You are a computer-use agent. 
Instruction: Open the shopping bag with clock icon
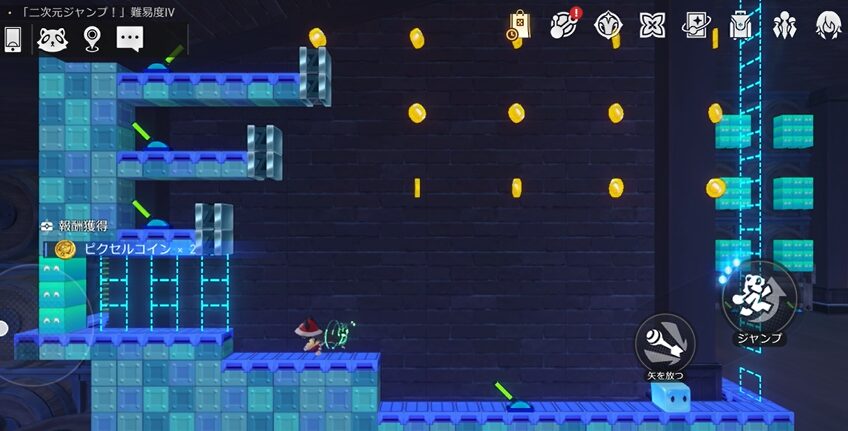click(519, 25)
